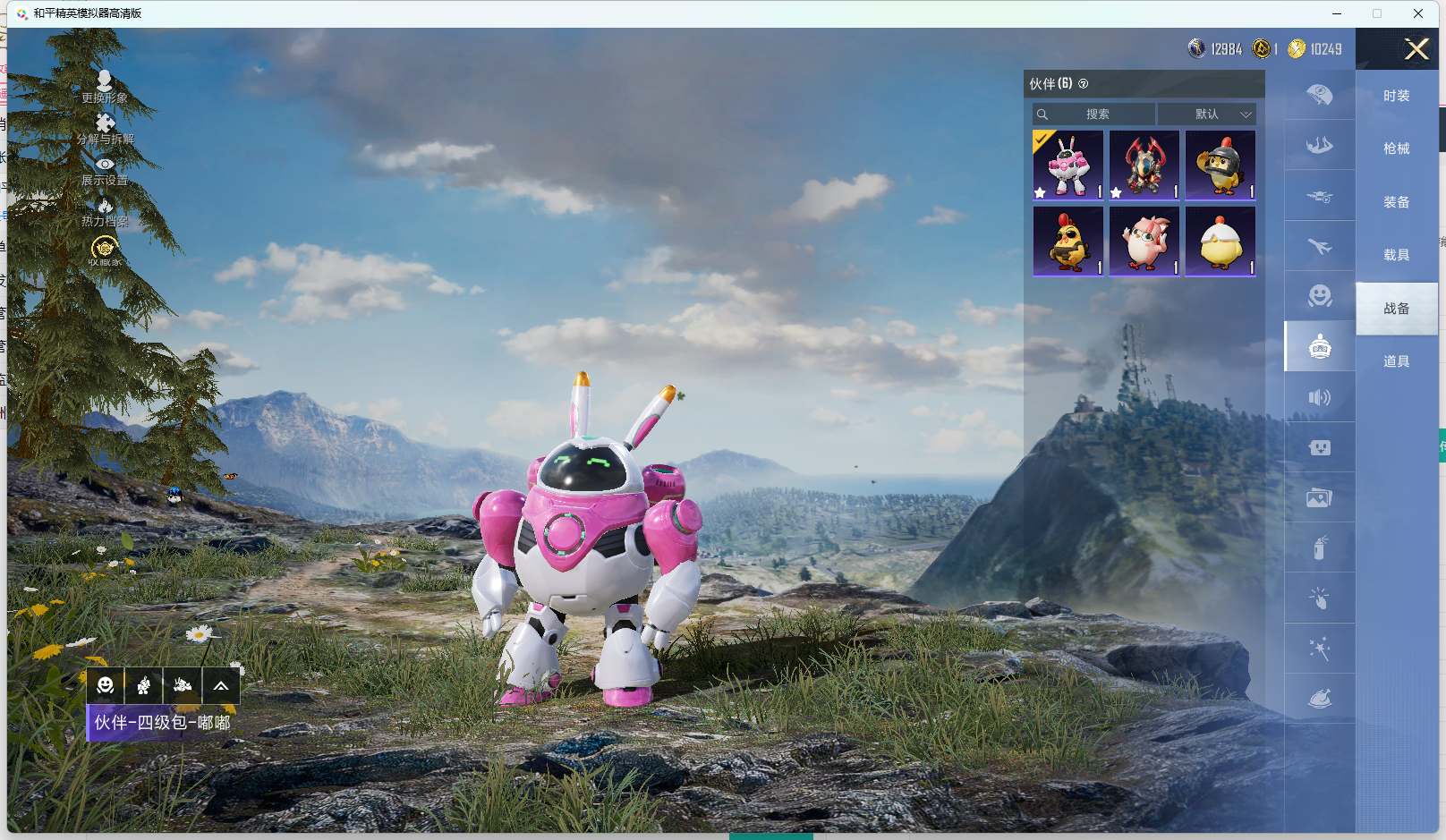Pick the helmeted chick companion
This screenshot has height=840, width=1446.
click(x=1221, y=165)
